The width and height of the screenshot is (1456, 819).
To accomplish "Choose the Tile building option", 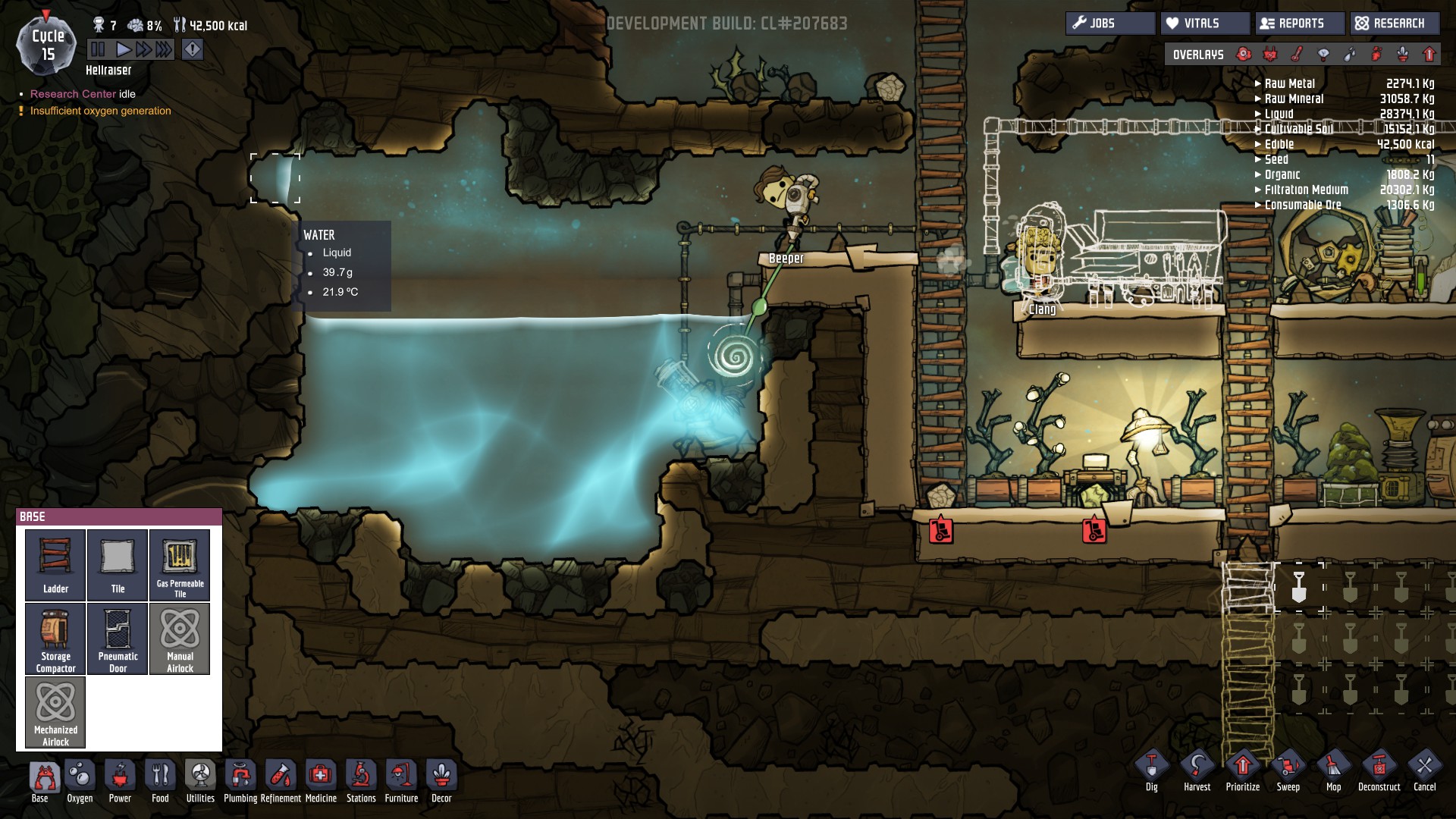I will (x=118, y=565).
